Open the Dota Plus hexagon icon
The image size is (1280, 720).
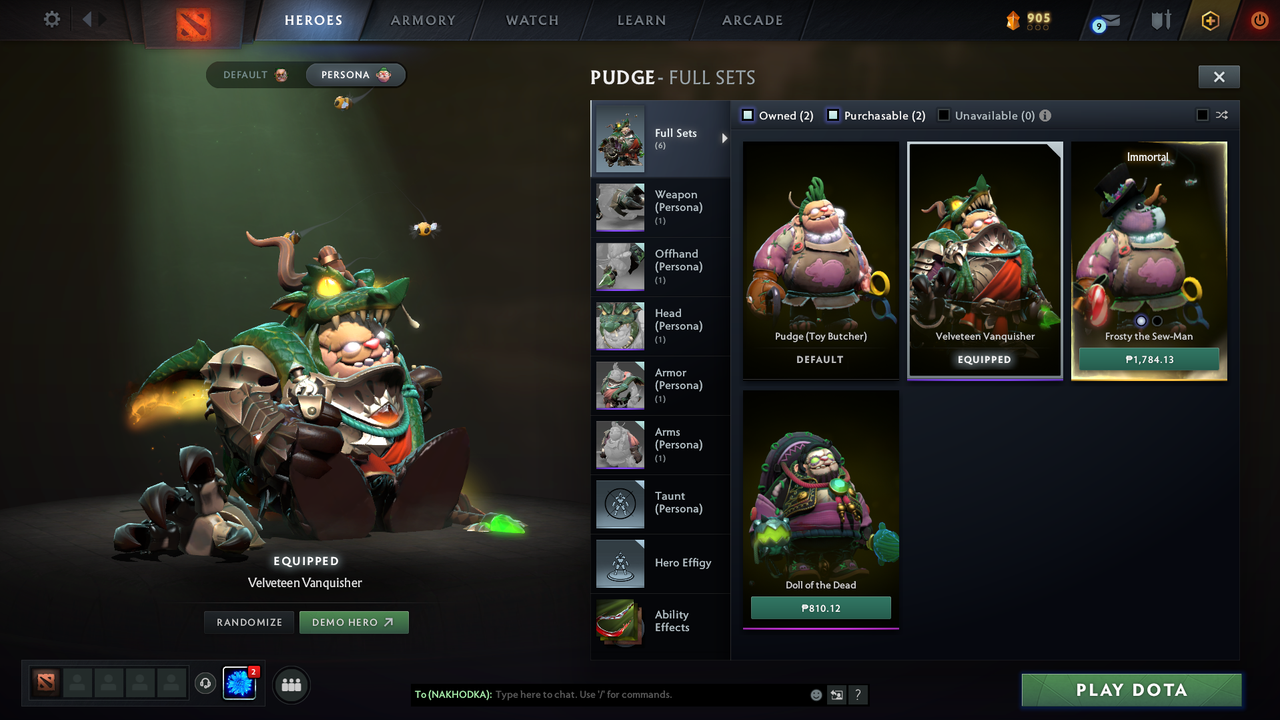click(x=1209, y=20)
